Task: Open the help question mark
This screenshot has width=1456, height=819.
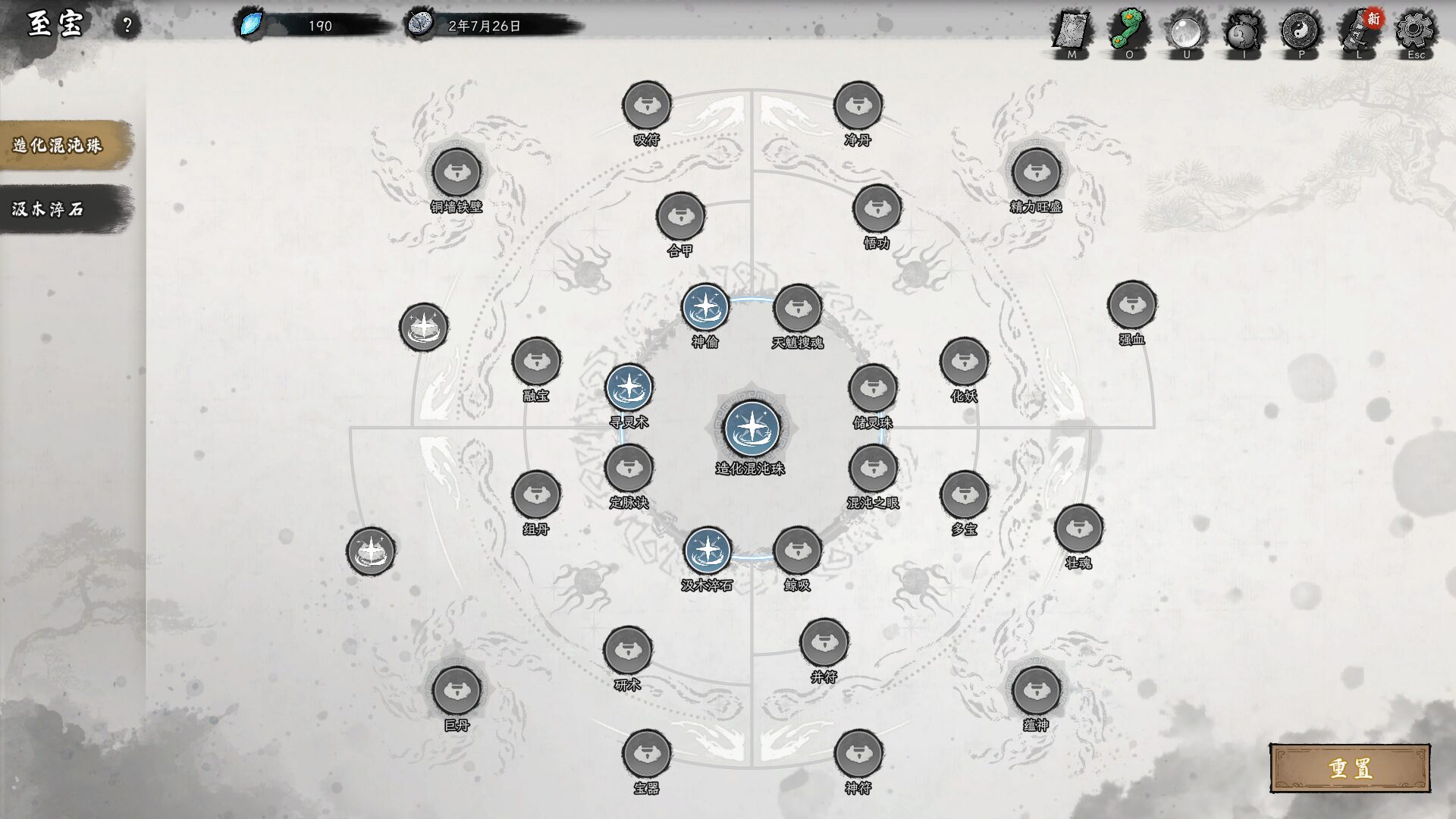Action: pyautogui.click(x=127, y=26)
